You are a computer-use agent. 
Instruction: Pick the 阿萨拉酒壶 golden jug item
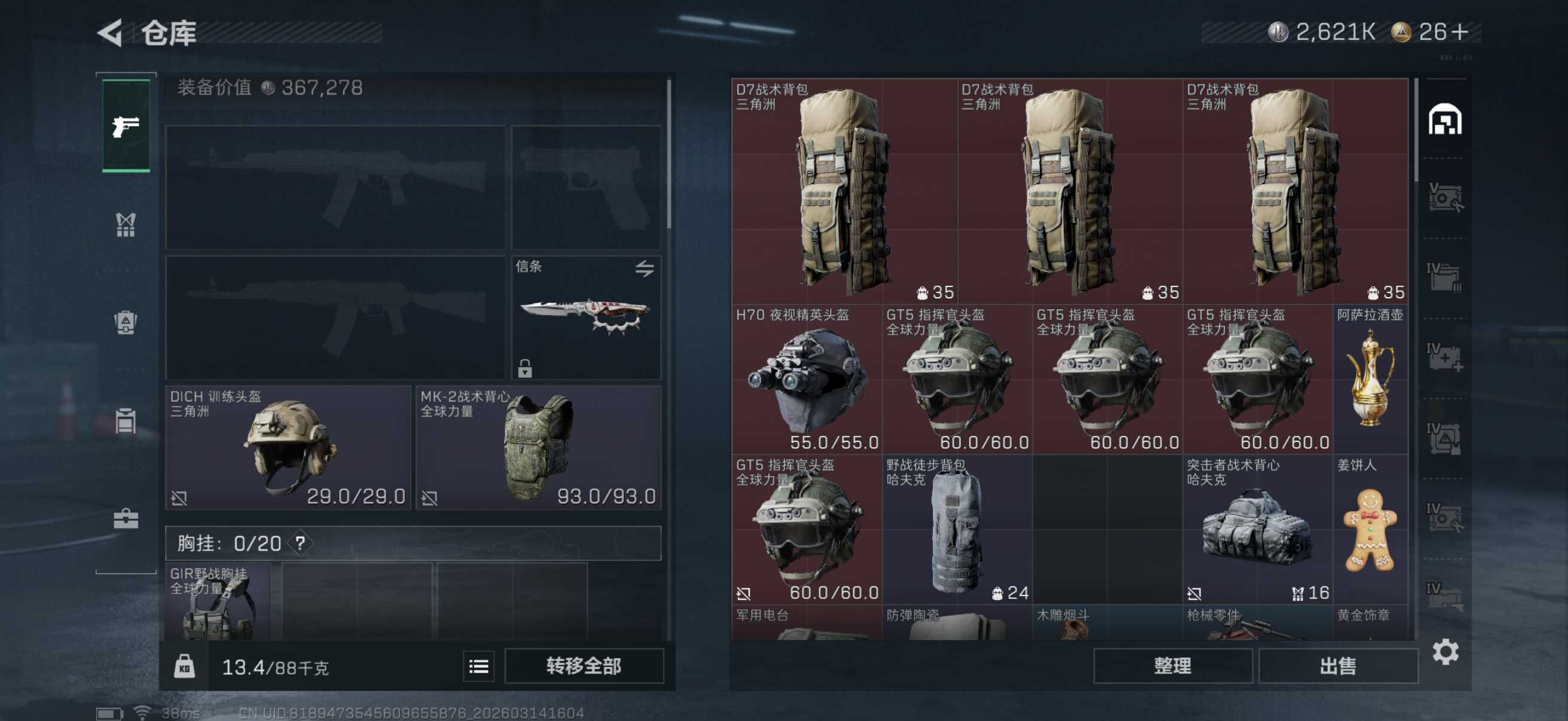point(1370,379)
